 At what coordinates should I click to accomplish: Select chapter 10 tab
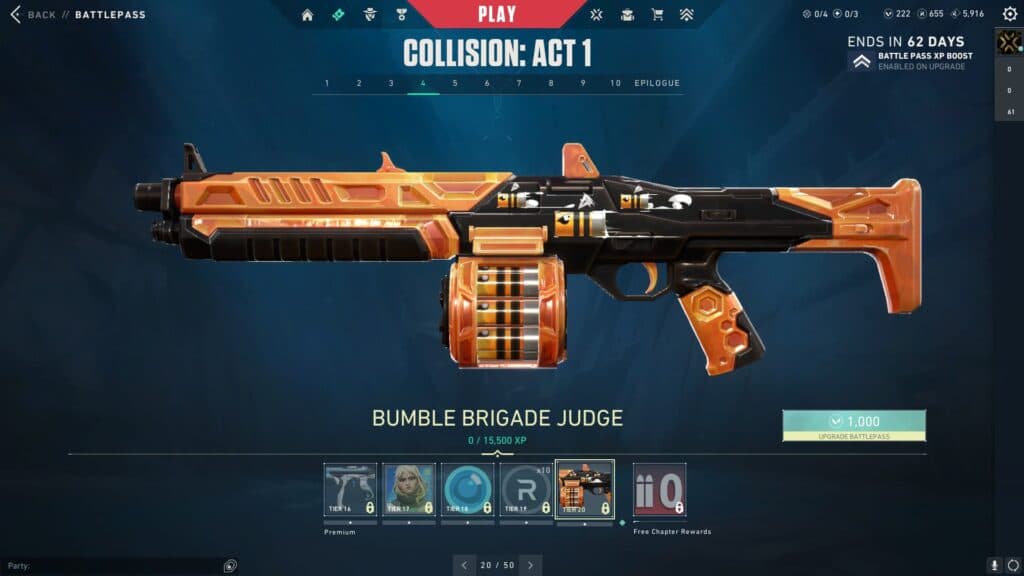pyautogui.click(x=615, y=83)
